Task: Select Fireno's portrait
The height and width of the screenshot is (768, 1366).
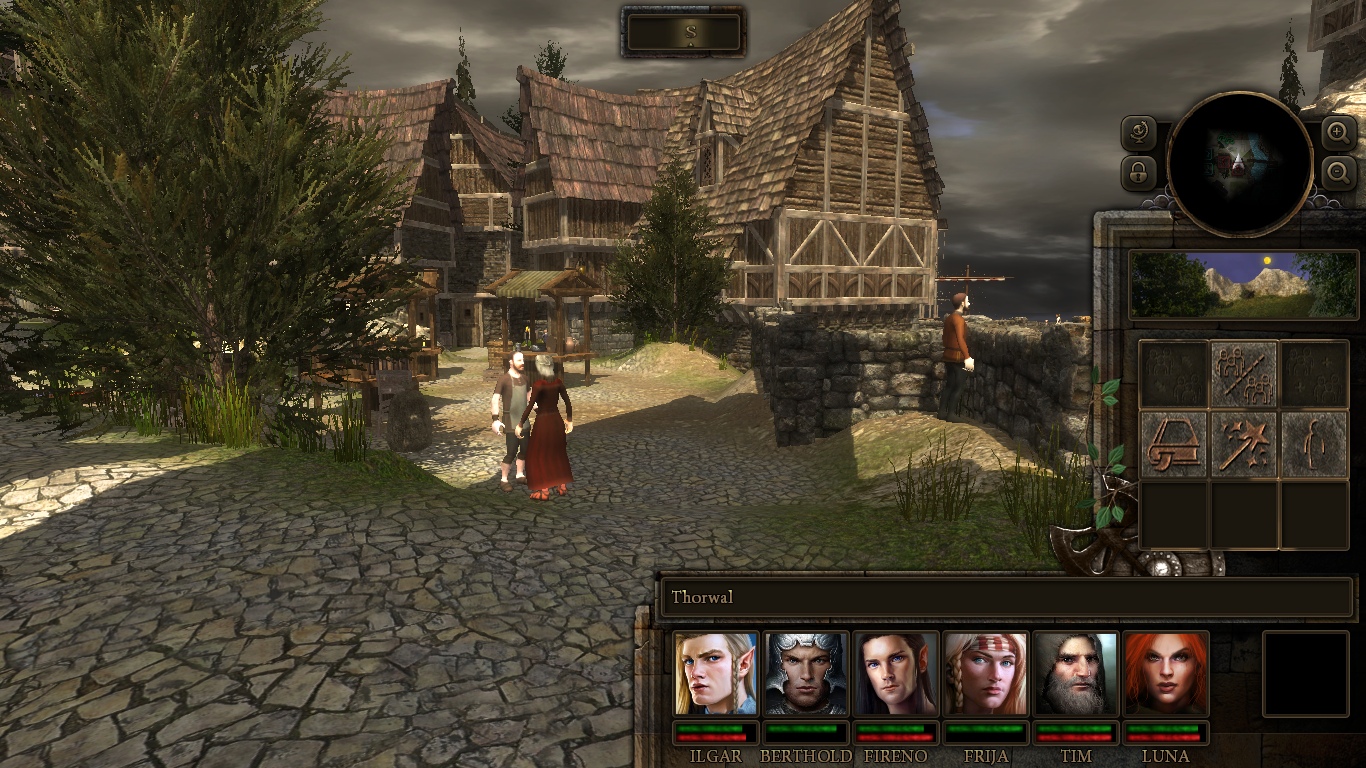Action: pyautogui.click(x=896, y=673)
